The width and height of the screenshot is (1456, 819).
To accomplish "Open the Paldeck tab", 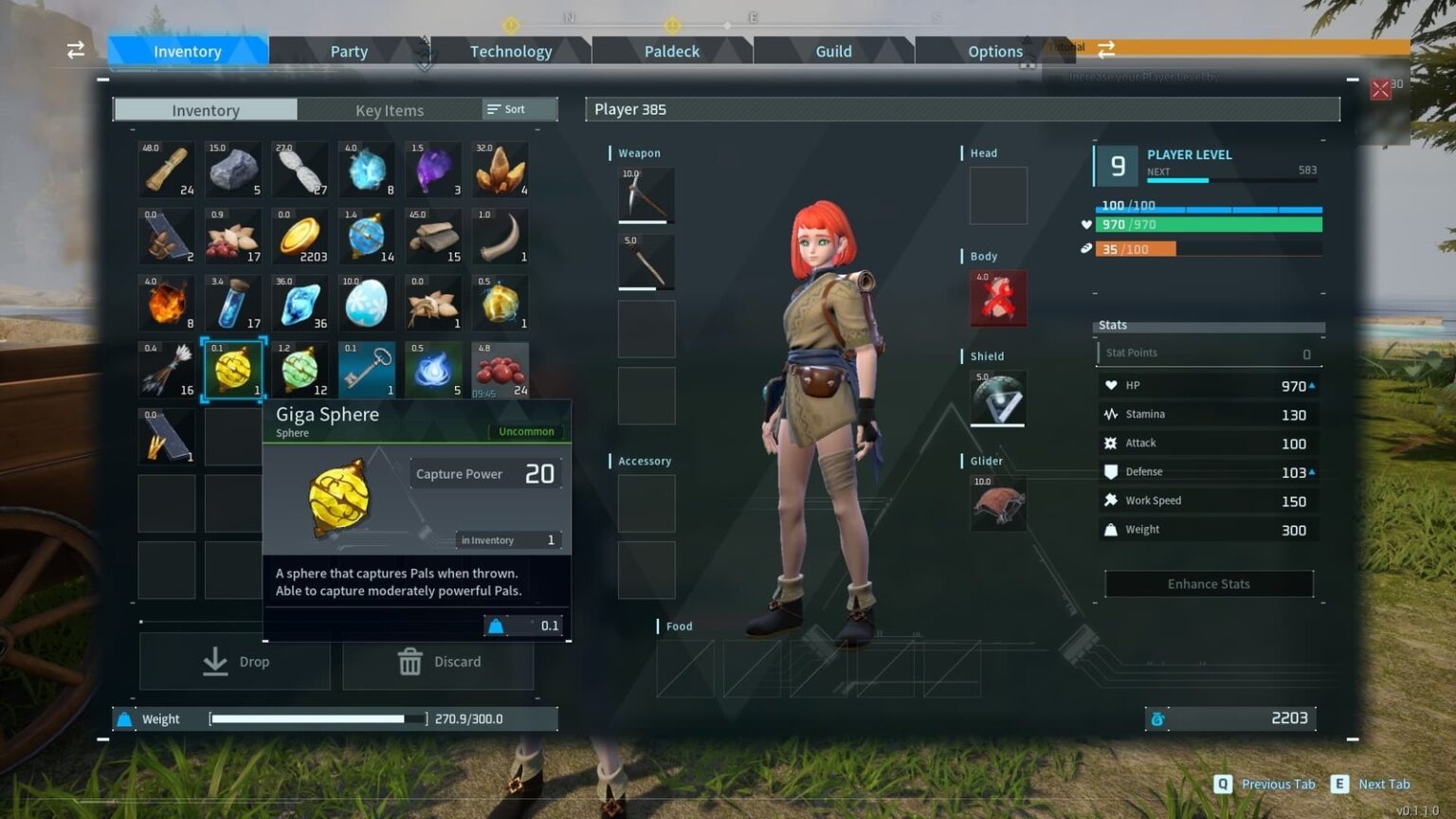I will [671, 51].
